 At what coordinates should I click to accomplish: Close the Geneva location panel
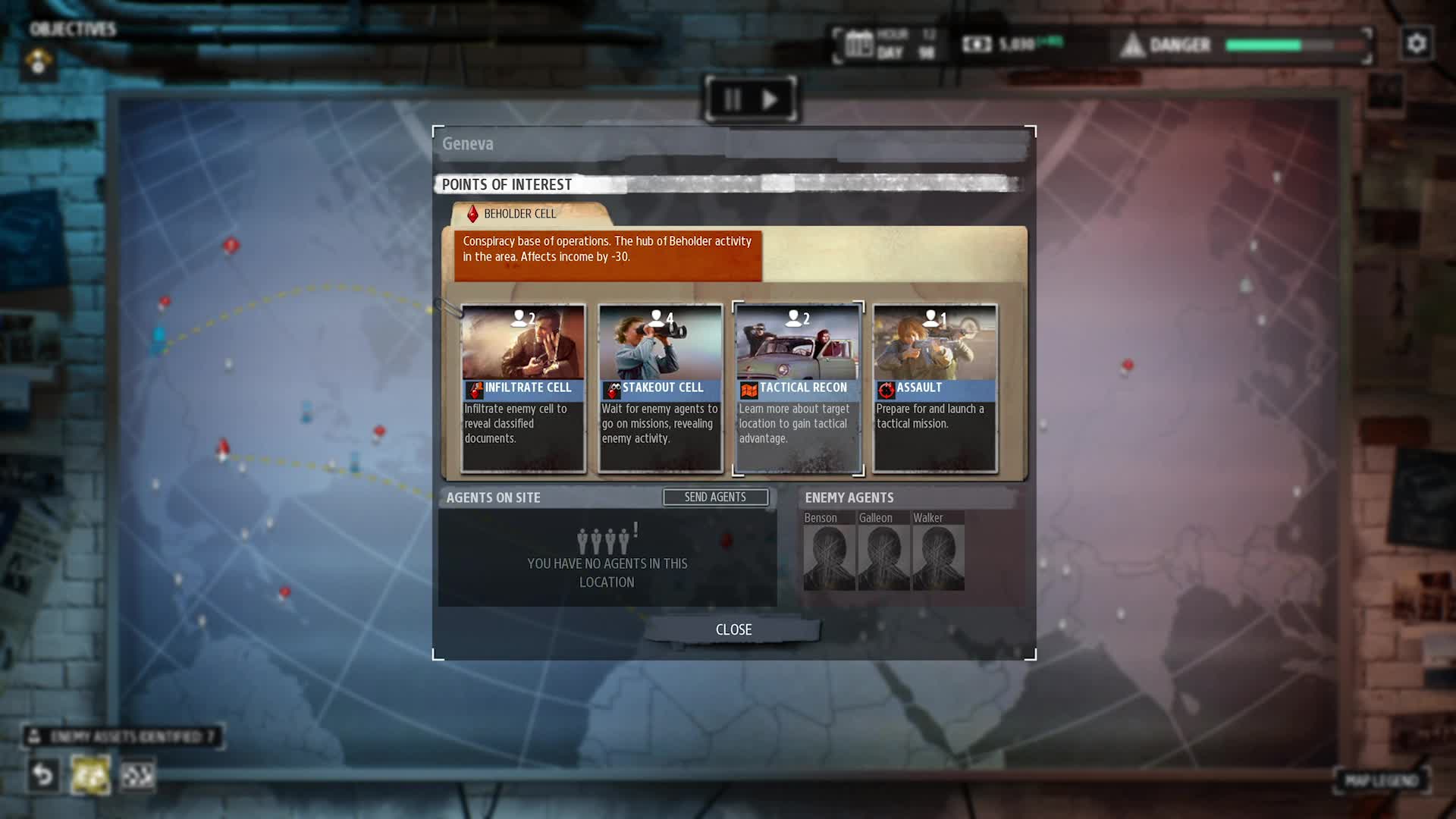pos(733,629)
